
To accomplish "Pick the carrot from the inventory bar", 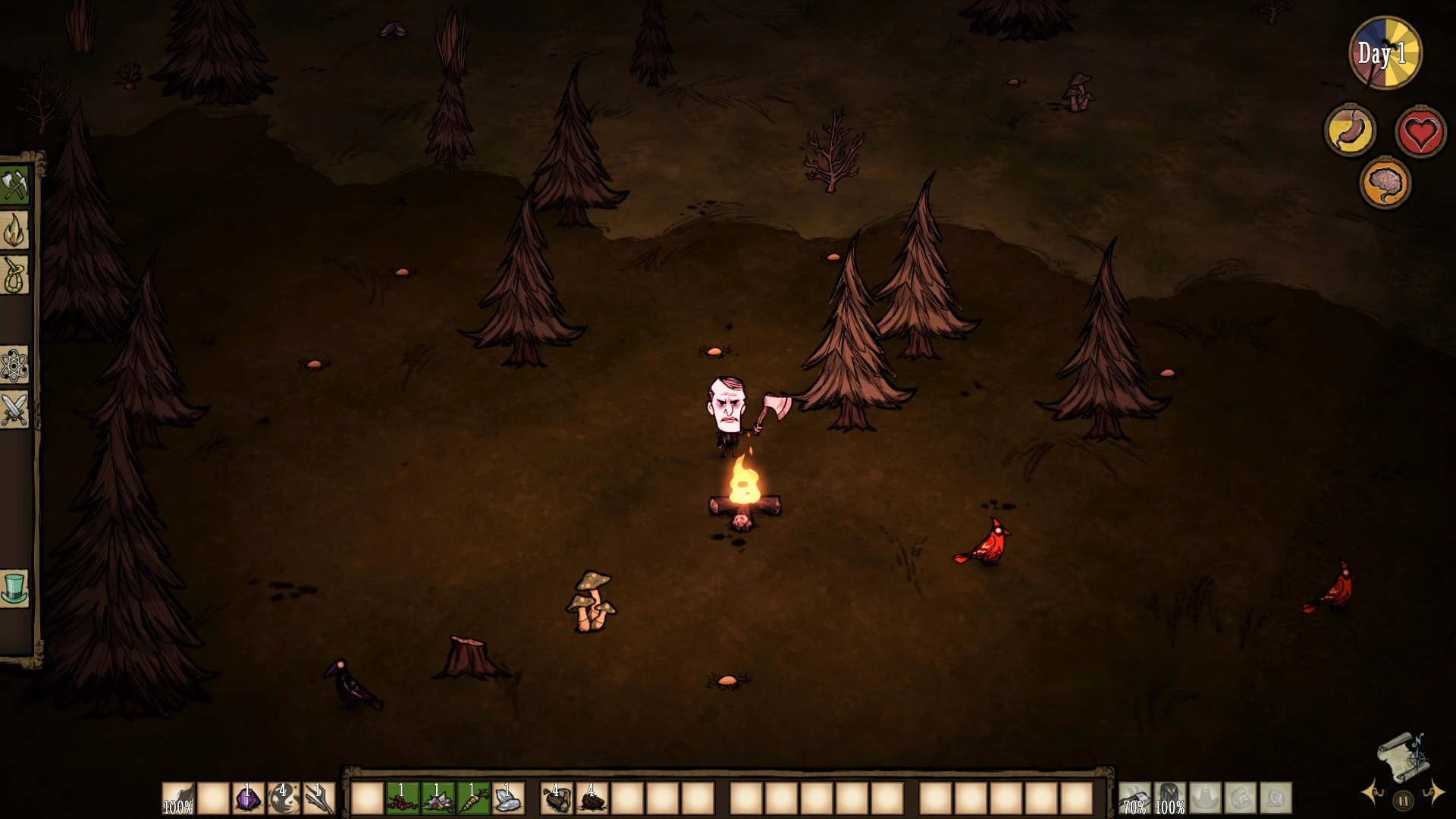I will pyautogui.click(x=472, y=798).
